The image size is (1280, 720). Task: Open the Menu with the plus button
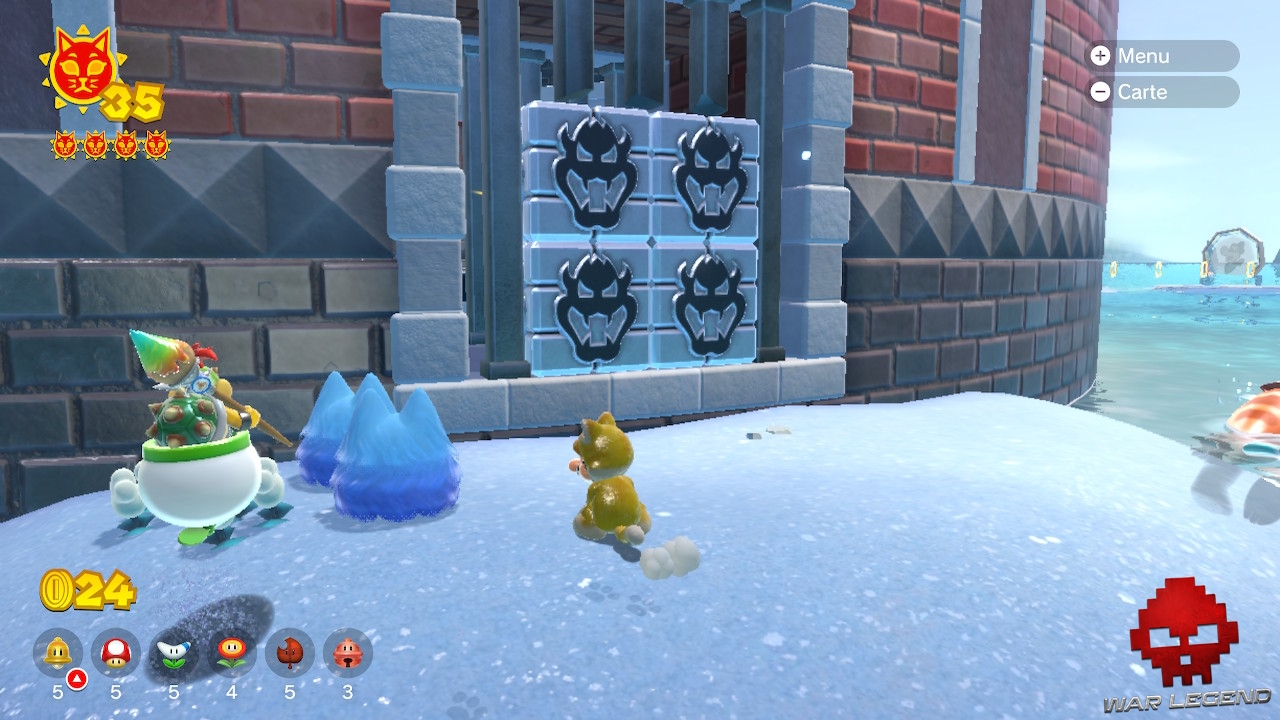pyautogui.click(x=1160, y=56)
